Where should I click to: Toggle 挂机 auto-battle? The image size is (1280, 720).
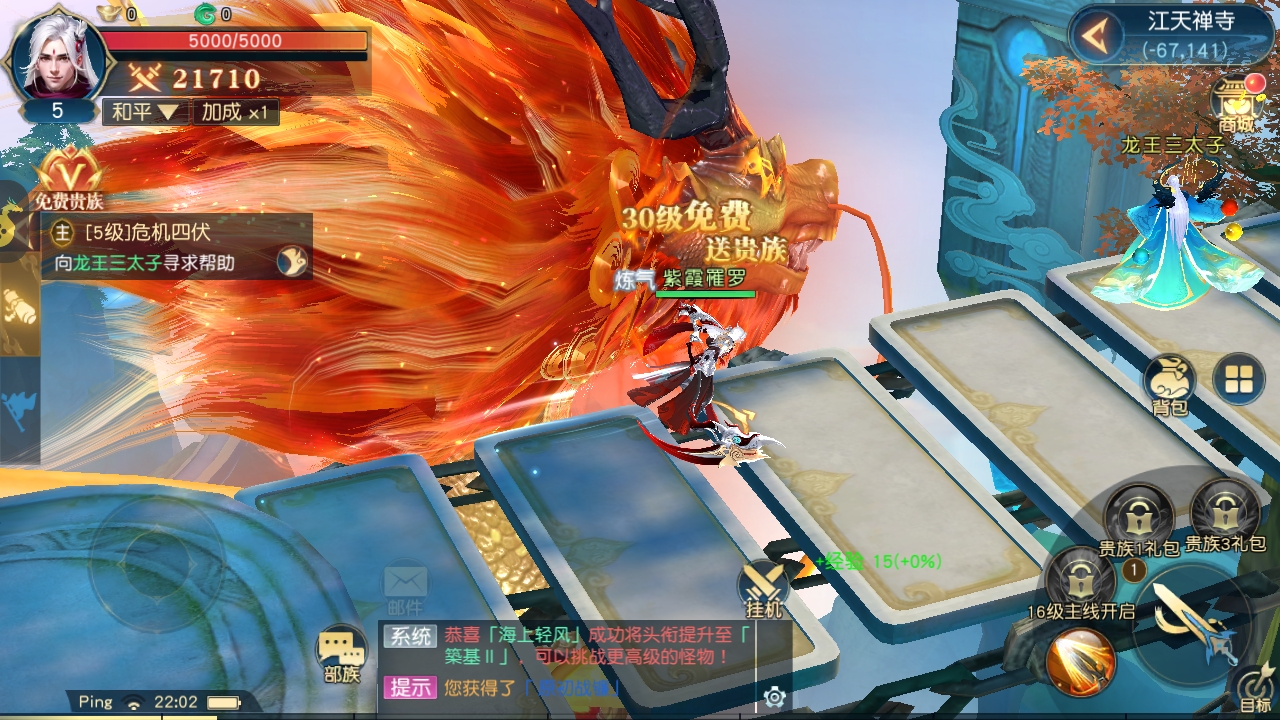coord(764,587)
